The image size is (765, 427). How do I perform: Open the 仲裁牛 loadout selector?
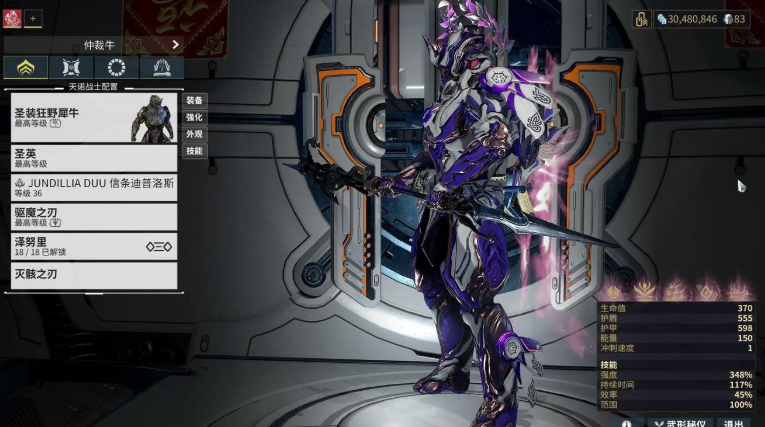pos(96,44)
